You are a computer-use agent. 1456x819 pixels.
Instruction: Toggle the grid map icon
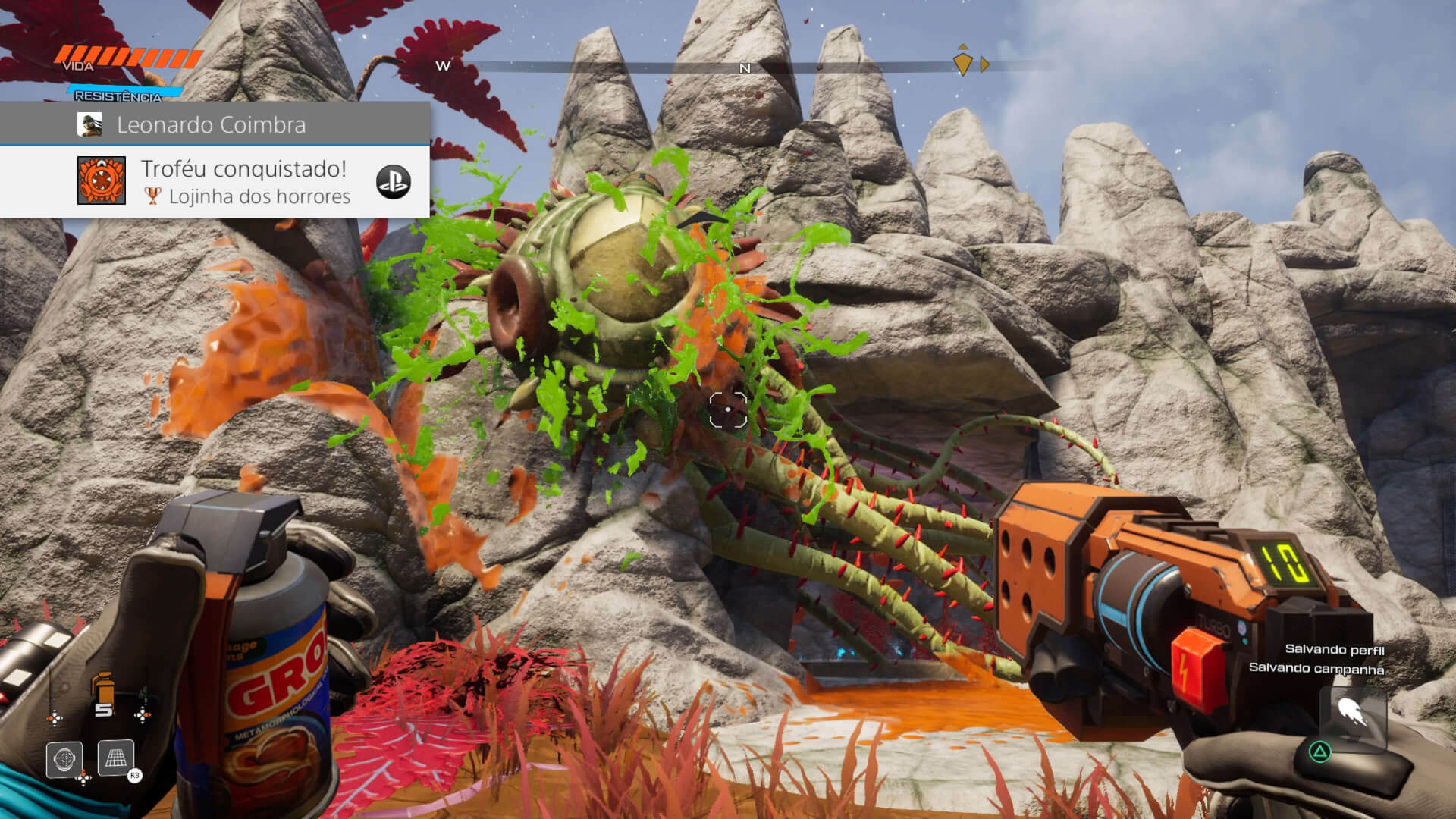point(116,758)
